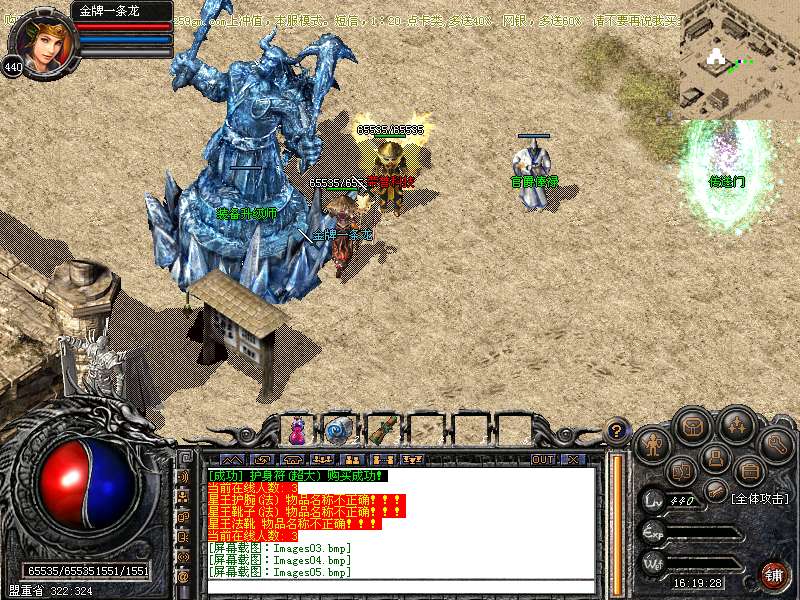Click the red shop button marked 铺
Viewport: 800px width, 600px height.
pyautogui.click(x=774, y=574)
